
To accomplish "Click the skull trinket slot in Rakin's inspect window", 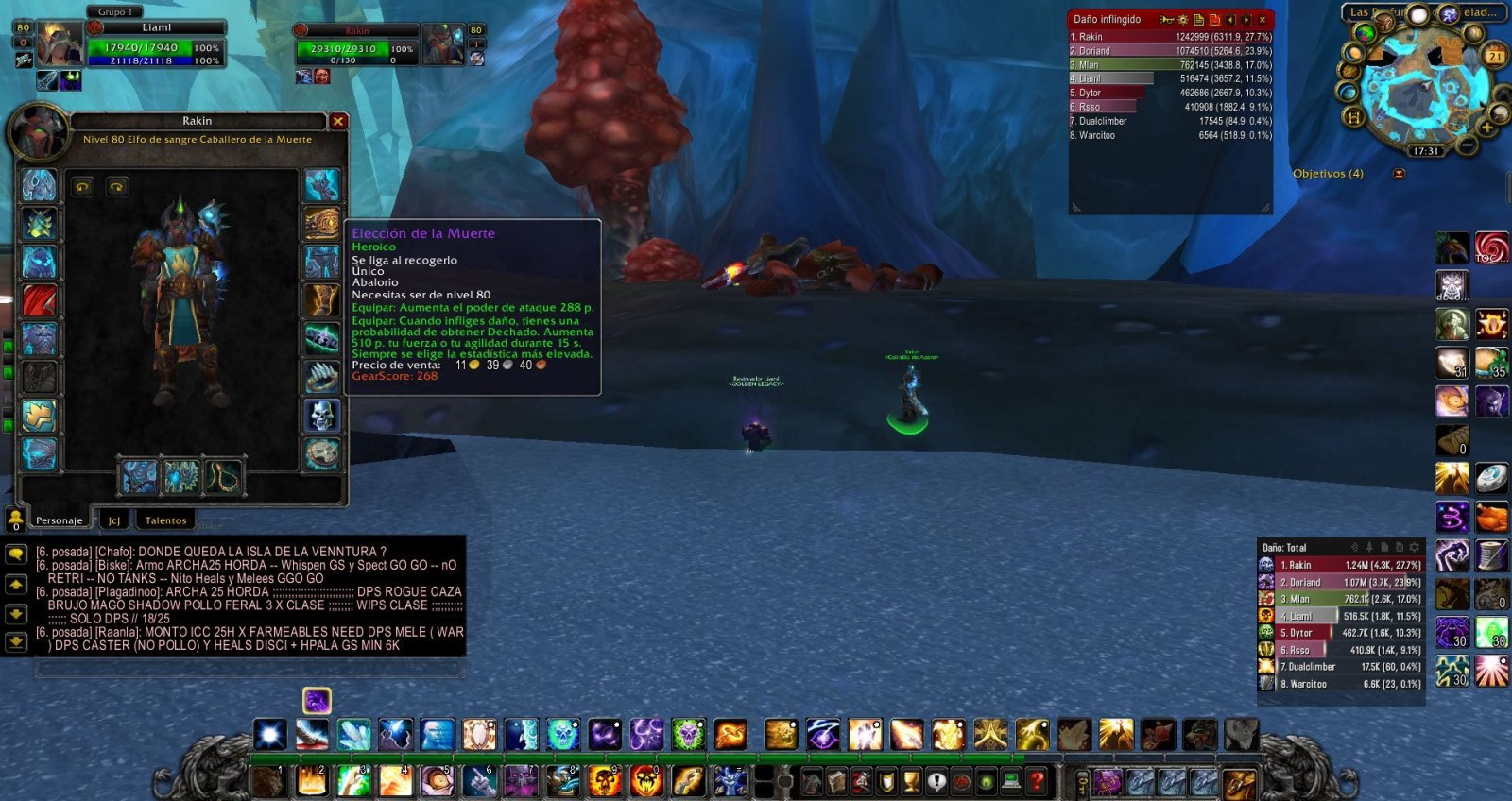I will point(322,417).
